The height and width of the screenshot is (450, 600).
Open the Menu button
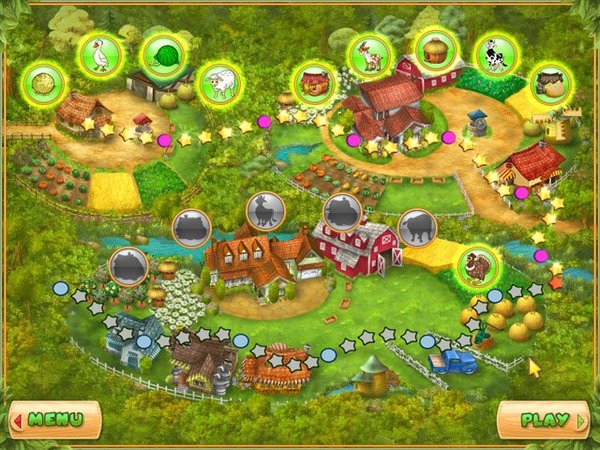tap(55, 419)
